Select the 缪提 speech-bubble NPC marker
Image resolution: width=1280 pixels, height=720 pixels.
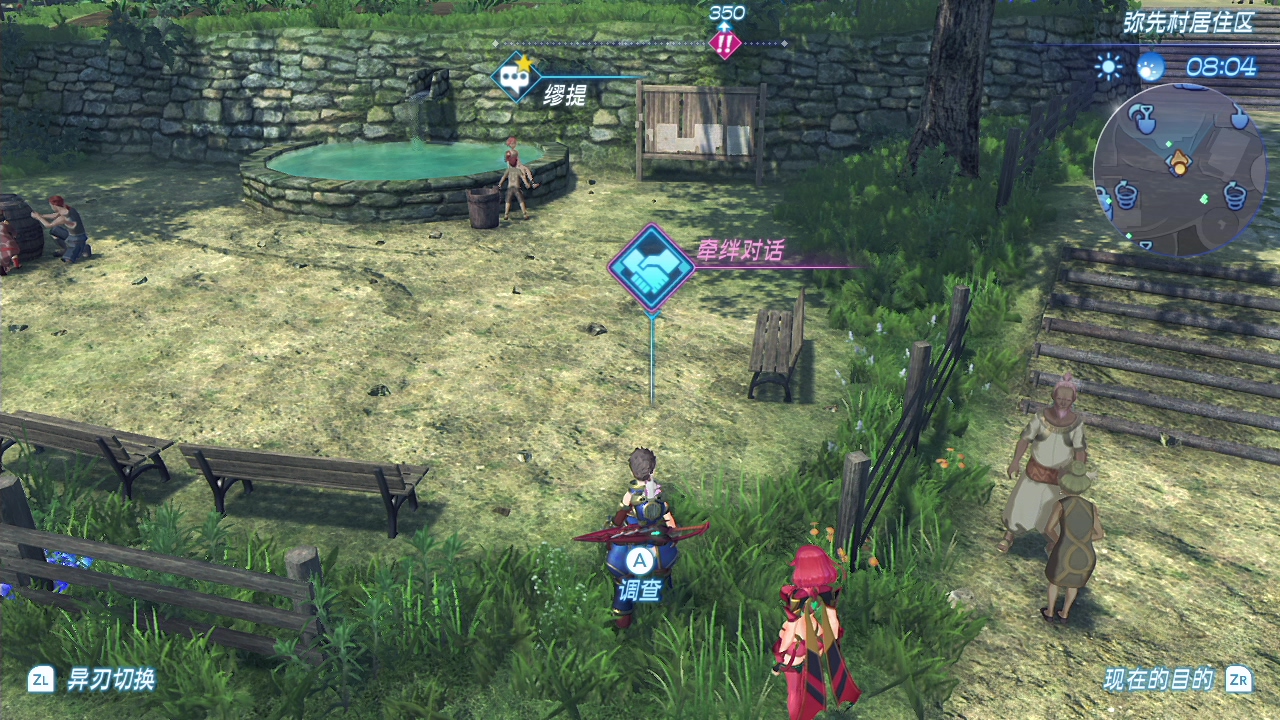[517, 77]
